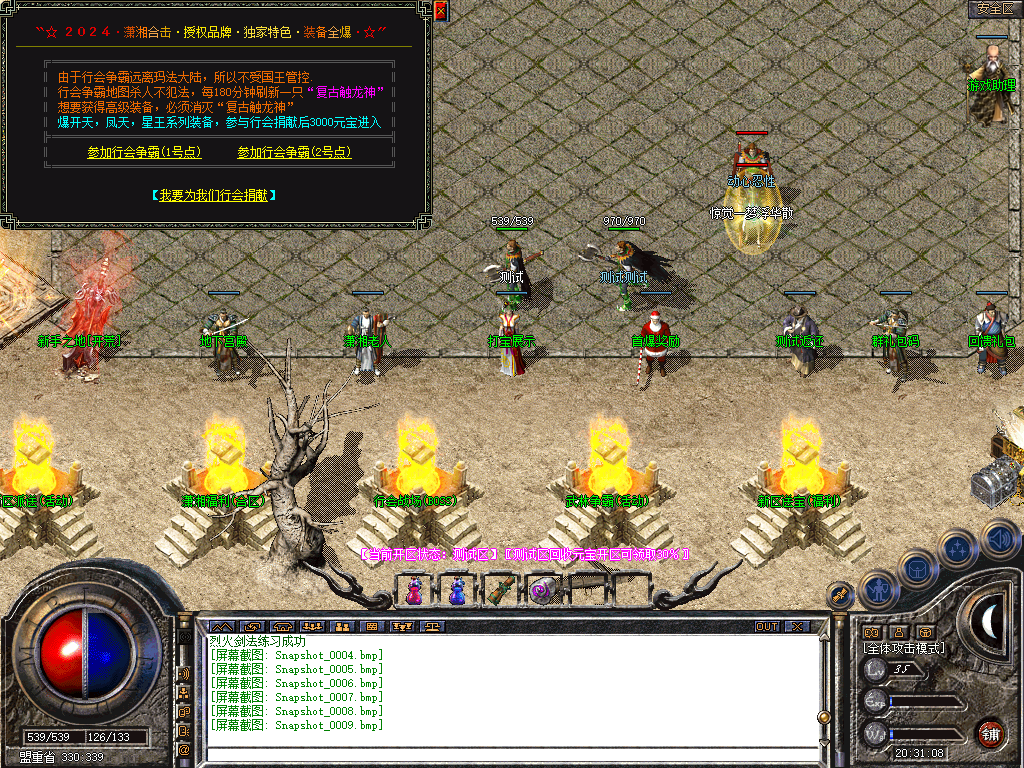This screenshot has height=768, width=1024.
Task: Toggle sound with the speaker button
Action: pyautogui.click(x=999, y=539)
